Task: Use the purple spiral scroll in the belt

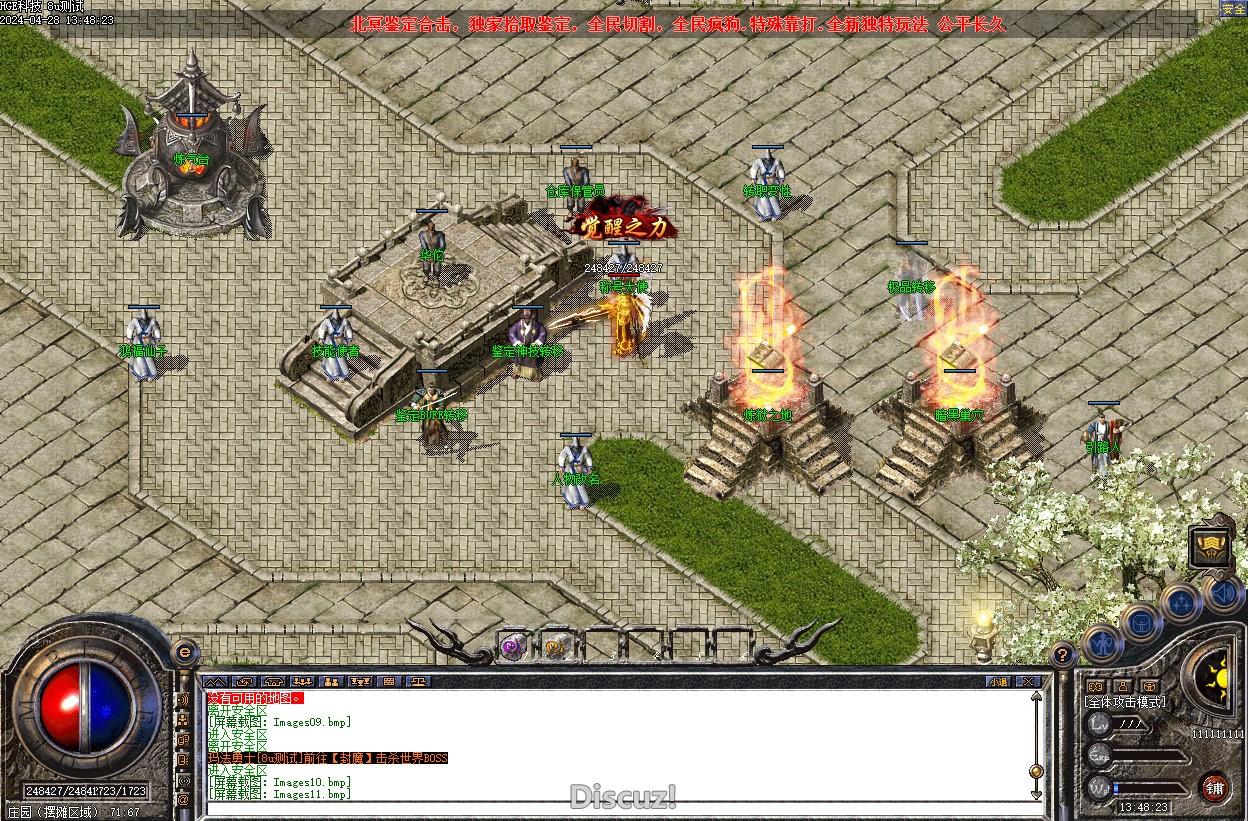Action: point(513,647)
